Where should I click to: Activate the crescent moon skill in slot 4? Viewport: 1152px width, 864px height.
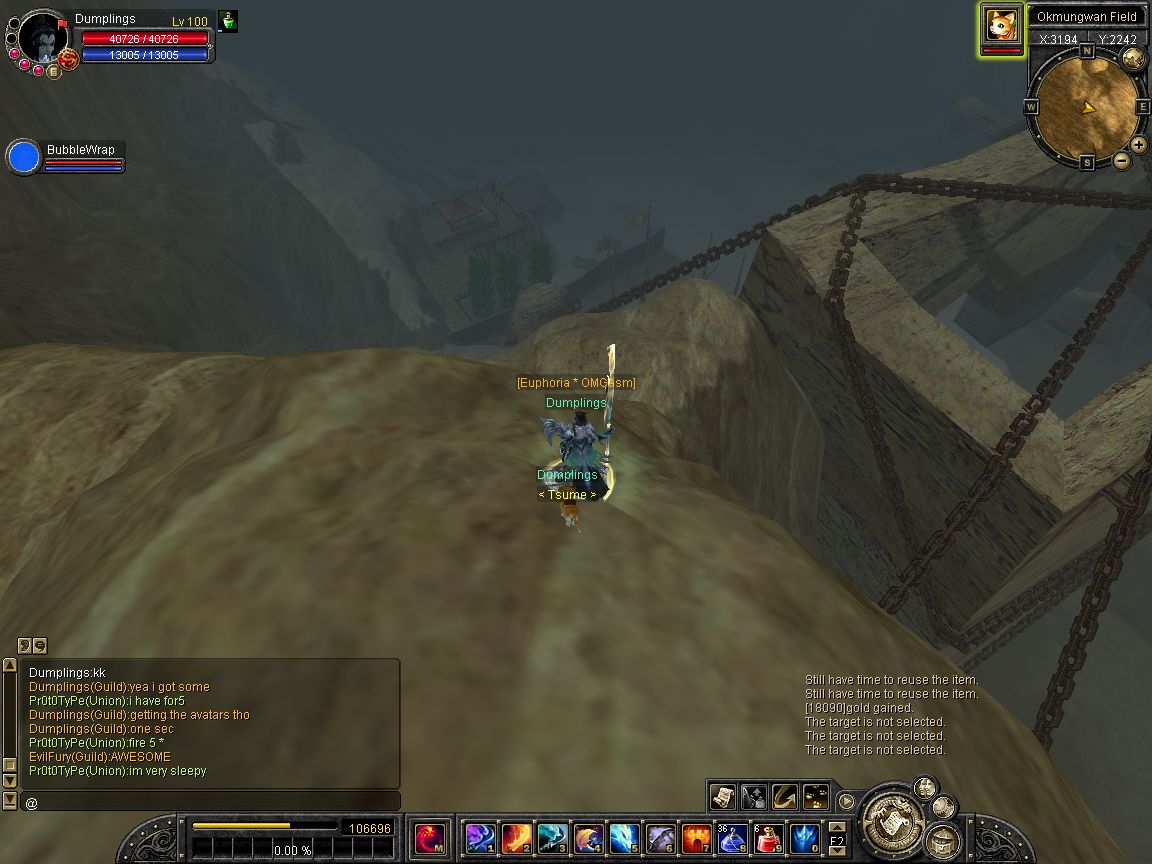[588, 837]
